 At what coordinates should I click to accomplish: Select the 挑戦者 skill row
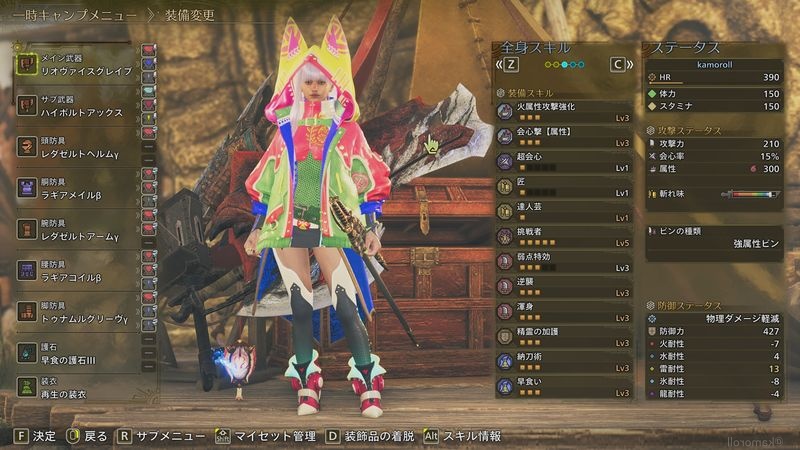(565, 236)
